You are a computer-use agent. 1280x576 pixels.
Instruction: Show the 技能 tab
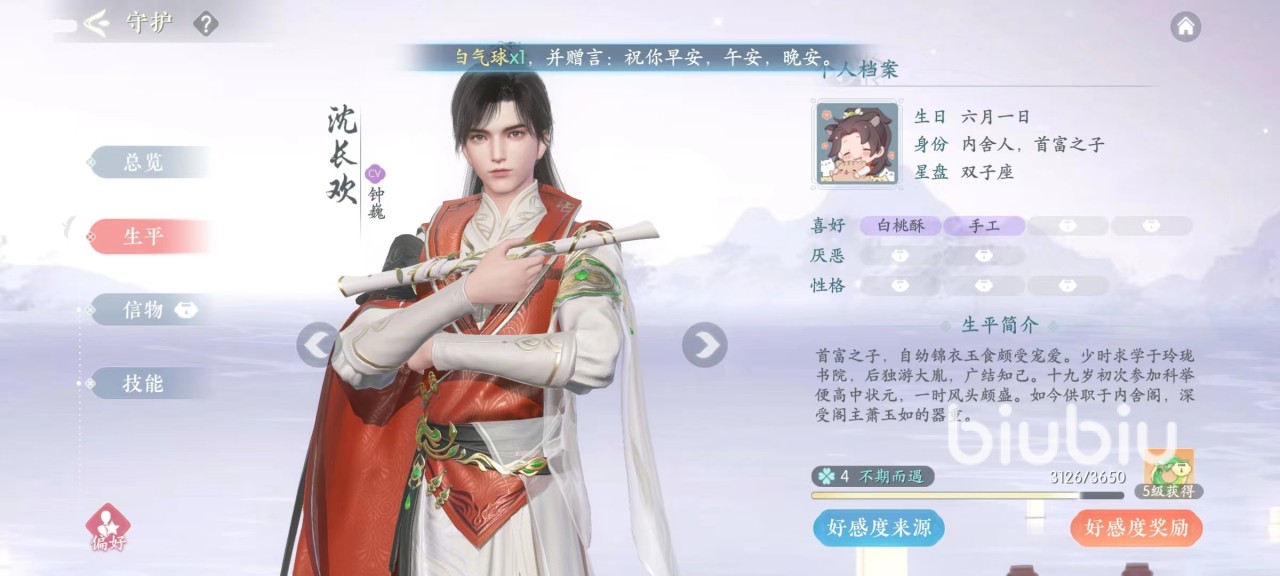coord(144,383)
